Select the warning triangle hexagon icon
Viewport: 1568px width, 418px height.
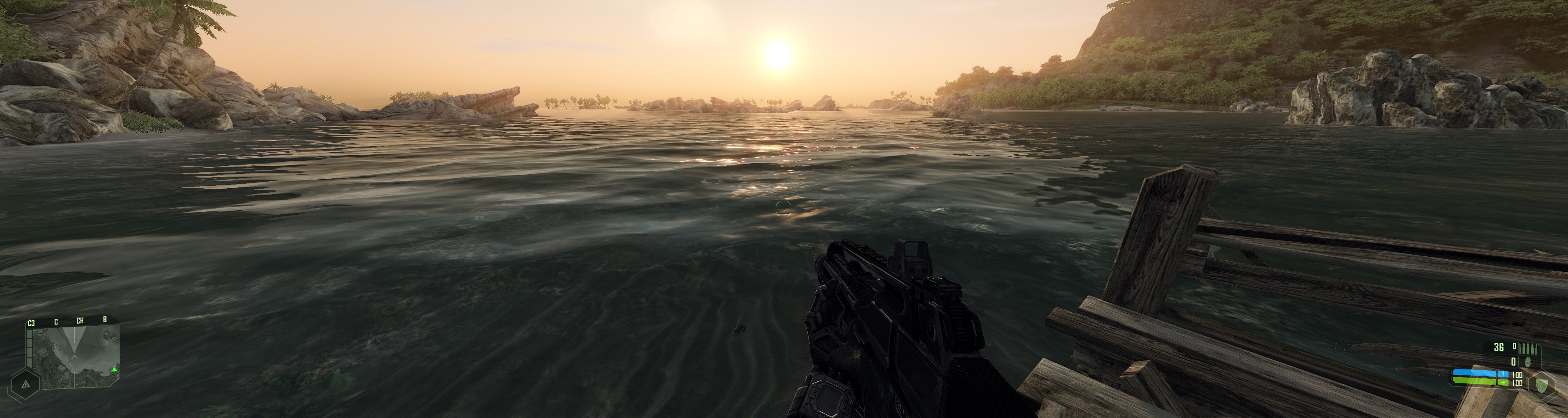pos(26,384)
